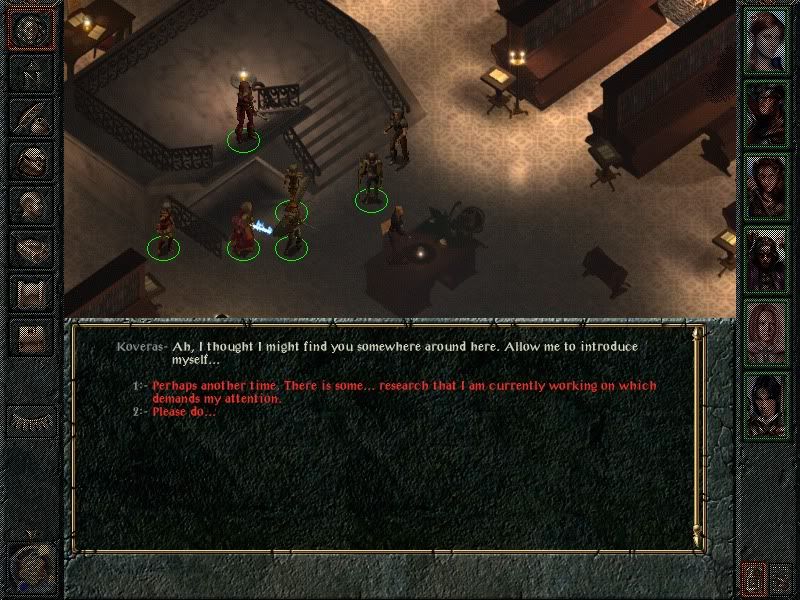The image size is (800, 600).
Task: Open the area map with the compass icon
Action: tap(30, 73)
